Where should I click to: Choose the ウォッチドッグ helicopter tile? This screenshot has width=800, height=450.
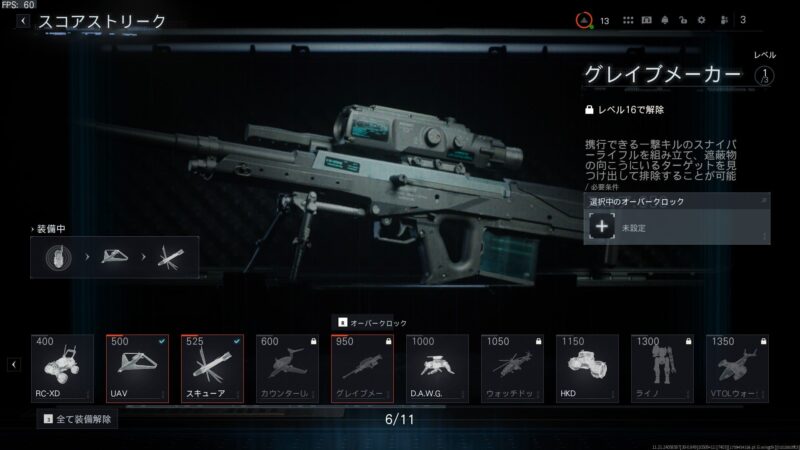coord(512,368)
